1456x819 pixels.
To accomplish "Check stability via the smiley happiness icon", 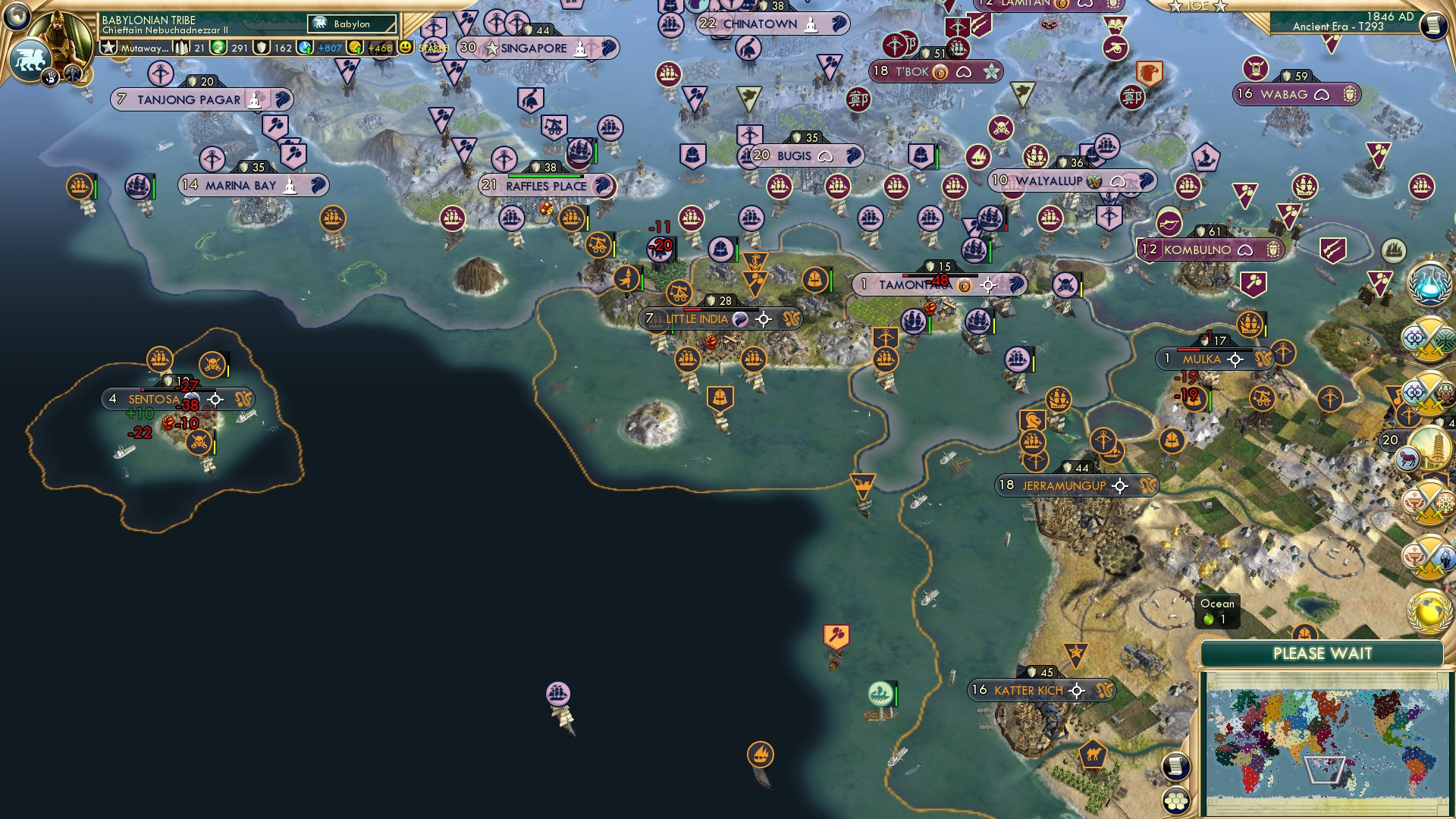I will (x=407, y=46).
